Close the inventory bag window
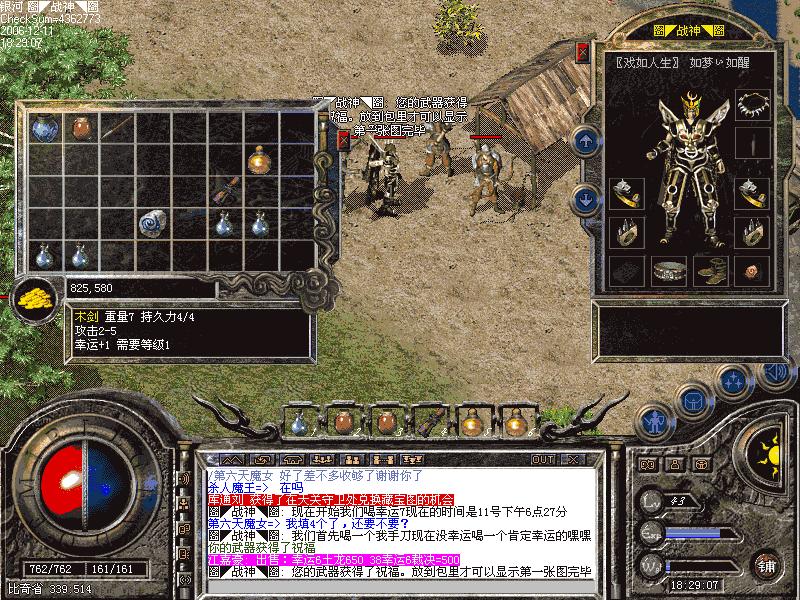The image size is (800, 600). [344, 140]
